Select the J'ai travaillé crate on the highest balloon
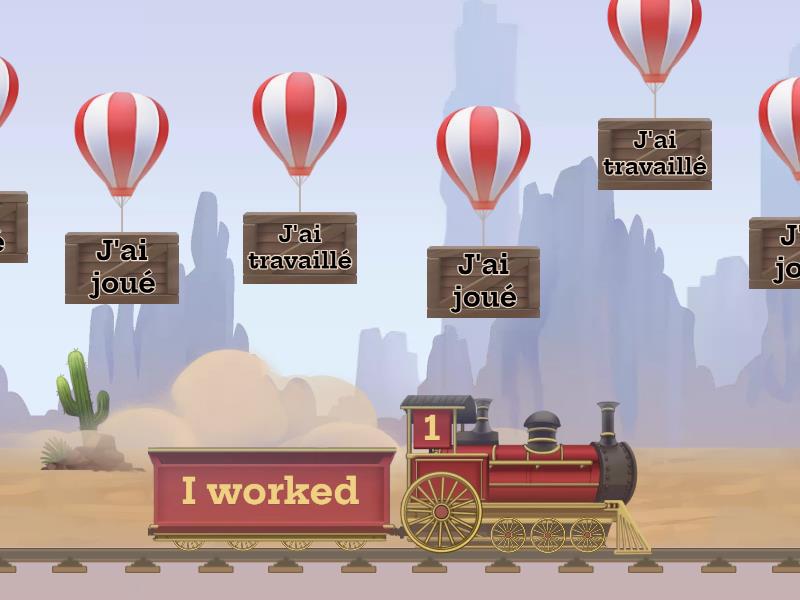 pos(654,153)
